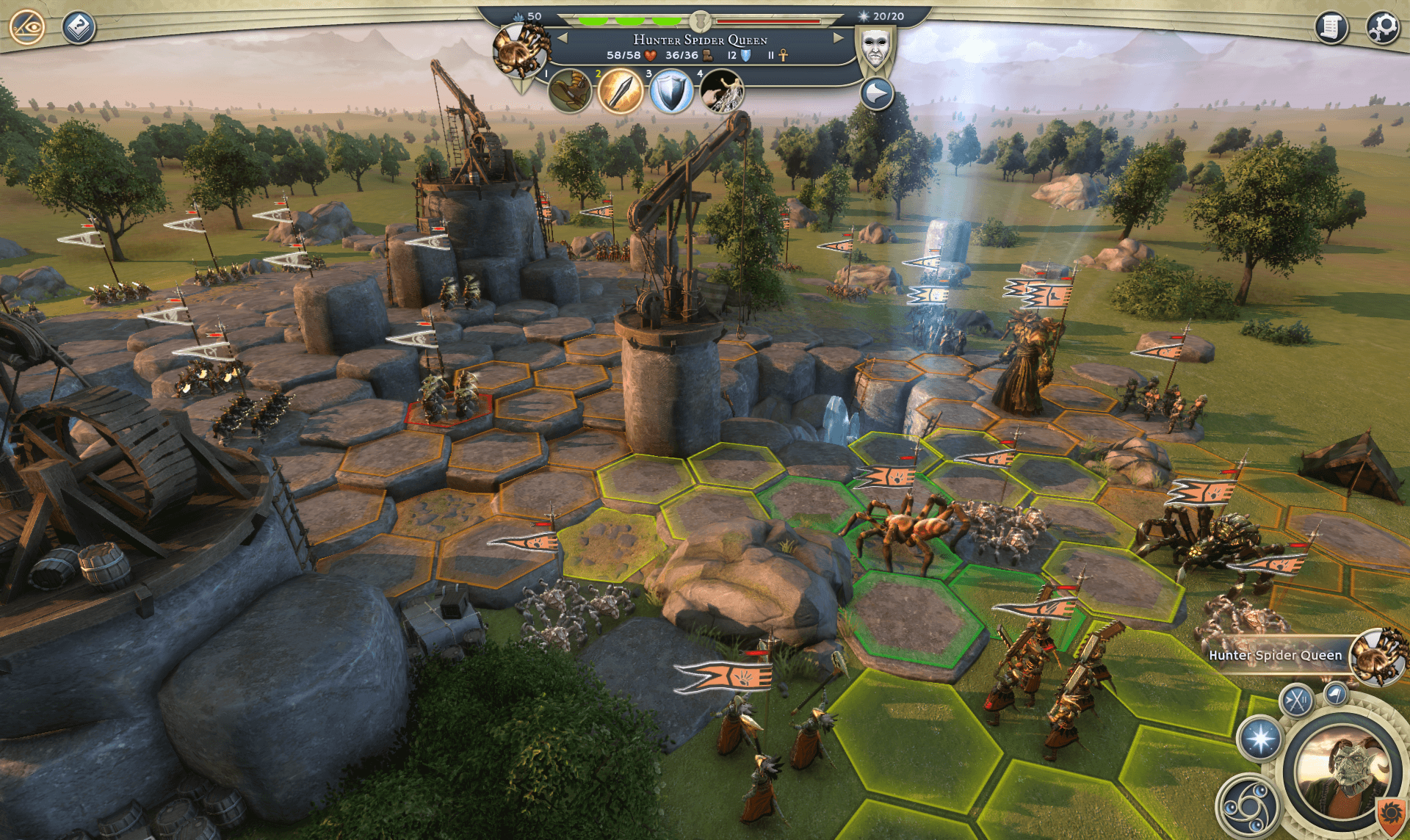Image resolution: width=1410 pixels, height=840 pixels.
Task: Go to next unit with right arrow
Action: click(838, 38)
